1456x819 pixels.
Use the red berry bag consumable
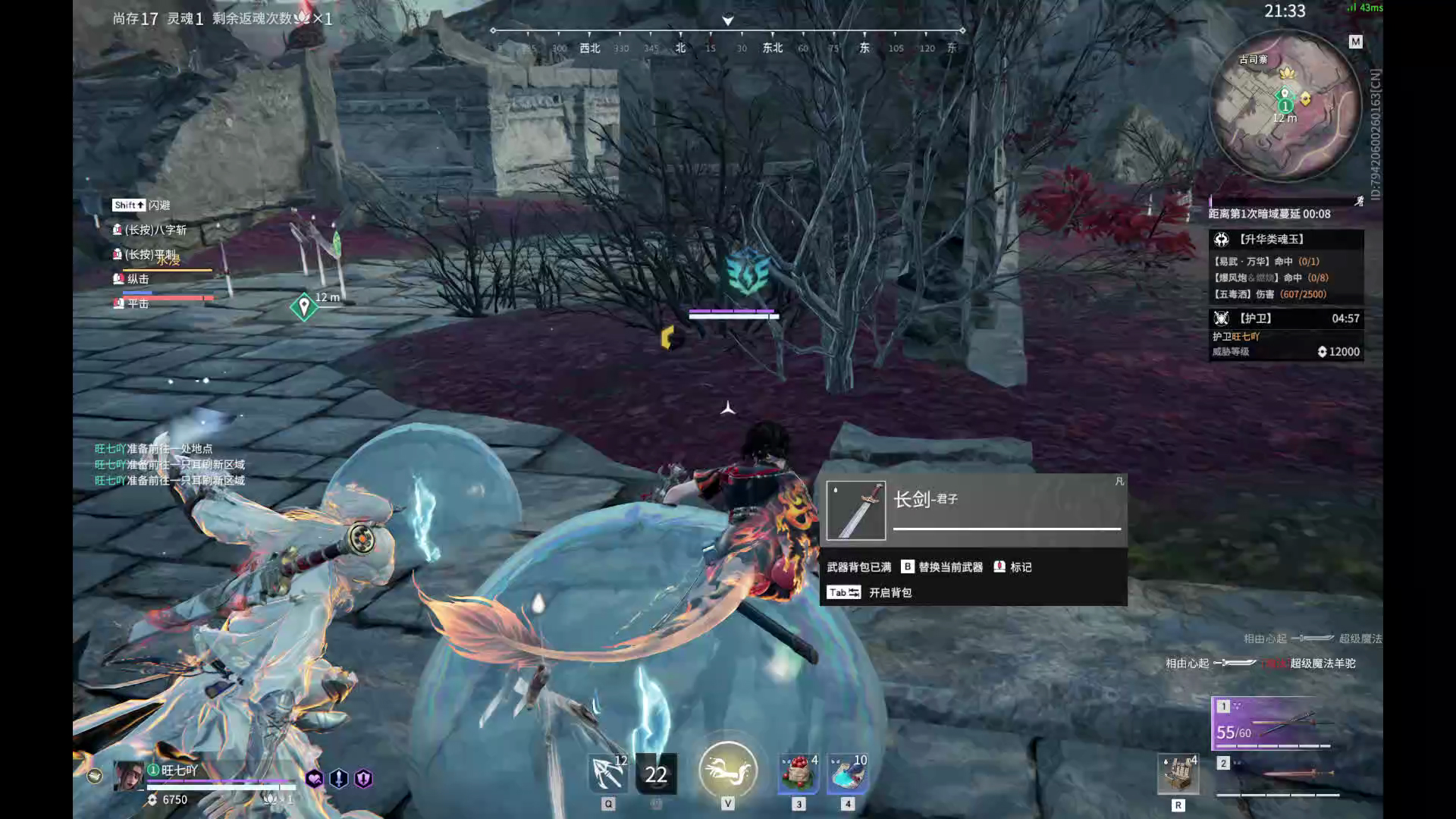[799, 773]
